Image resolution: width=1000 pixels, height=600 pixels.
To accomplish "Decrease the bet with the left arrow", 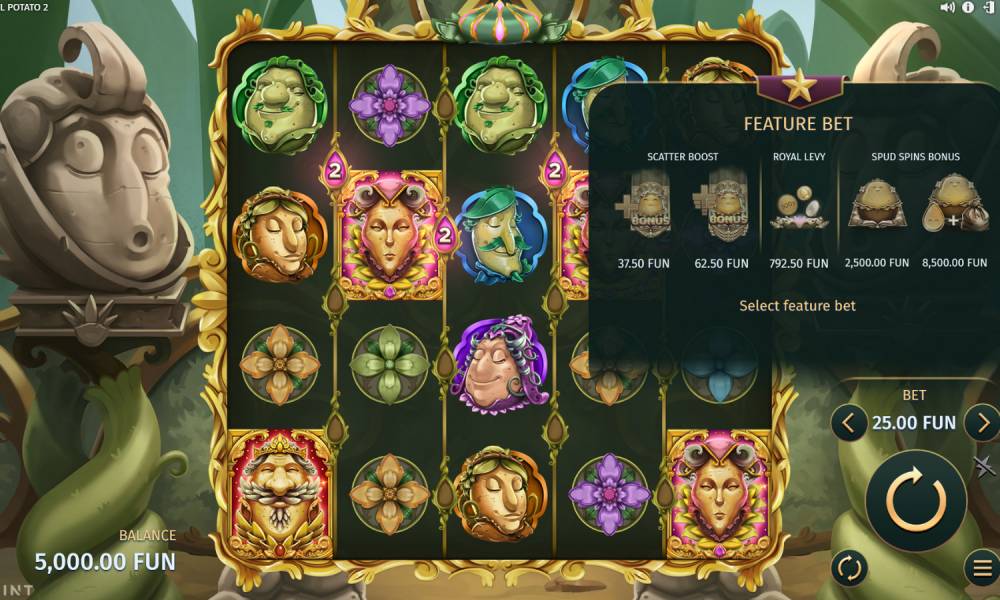I will click(848, 423).
